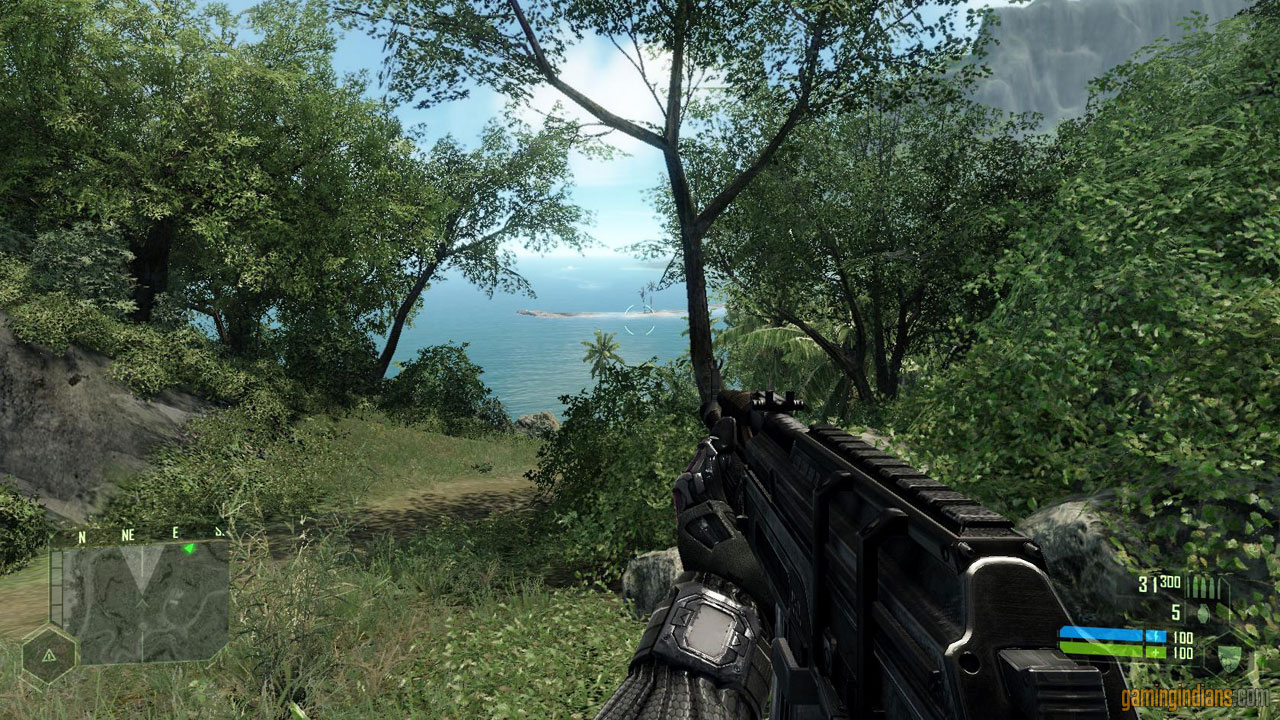Select the grenade icon
The height and width of the screenshot is (720, 1280).
pyautogui.click(x=1202, y=612)
